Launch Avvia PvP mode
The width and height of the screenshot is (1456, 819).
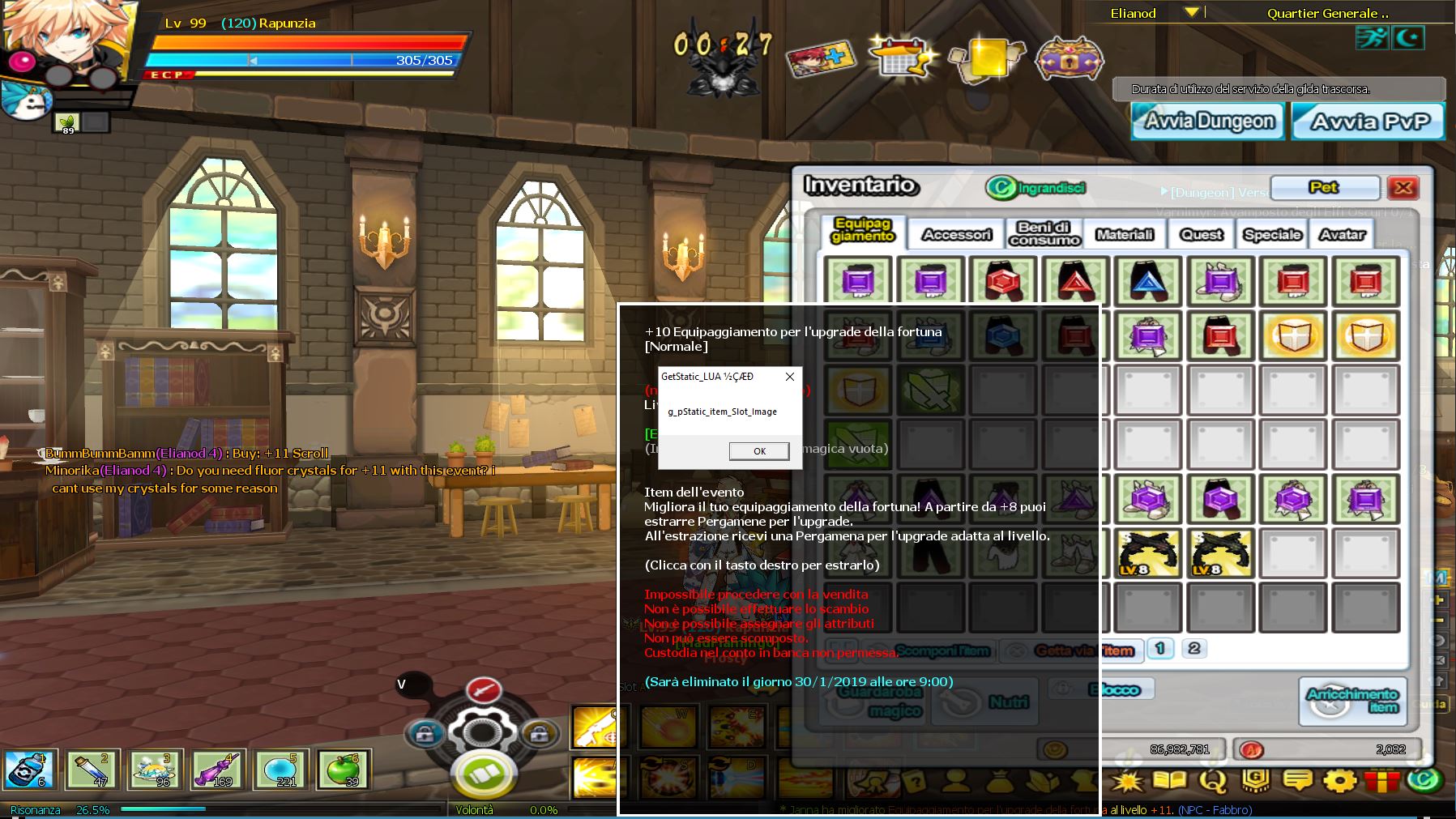[x=1368, y=122]
